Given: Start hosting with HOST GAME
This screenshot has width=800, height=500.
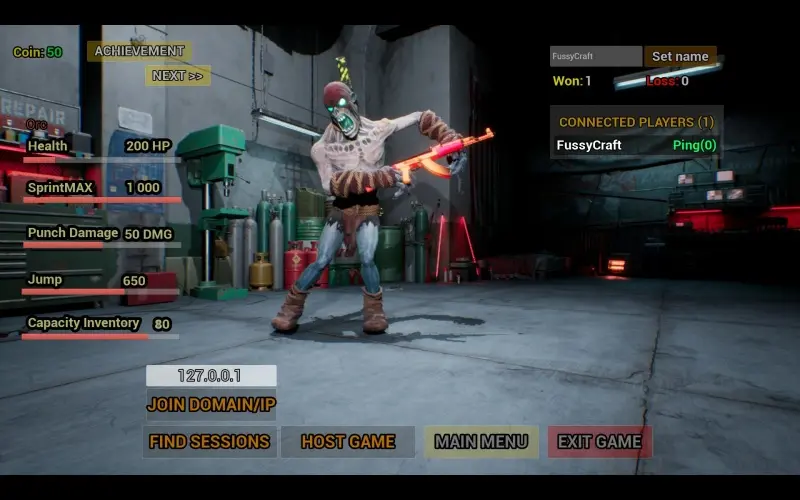Looking at the screenshot, I should 348,442.
